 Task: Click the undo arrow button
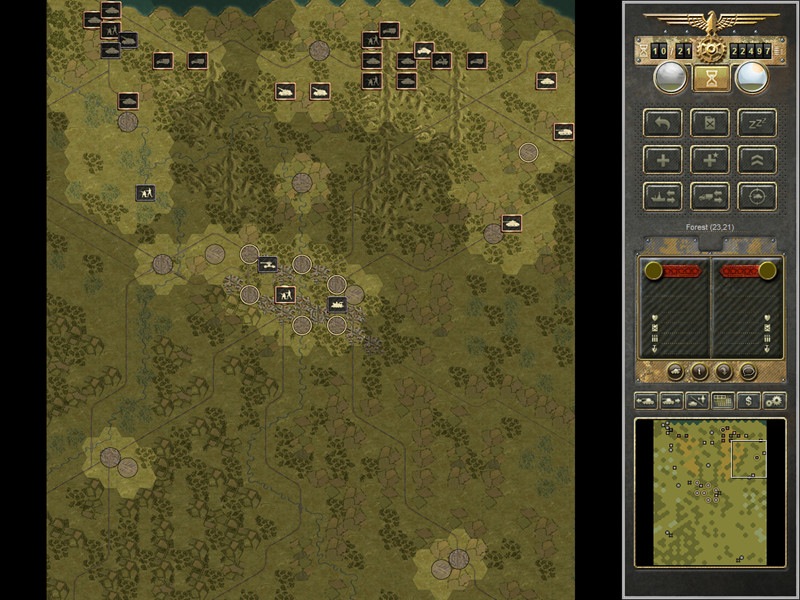662,124
